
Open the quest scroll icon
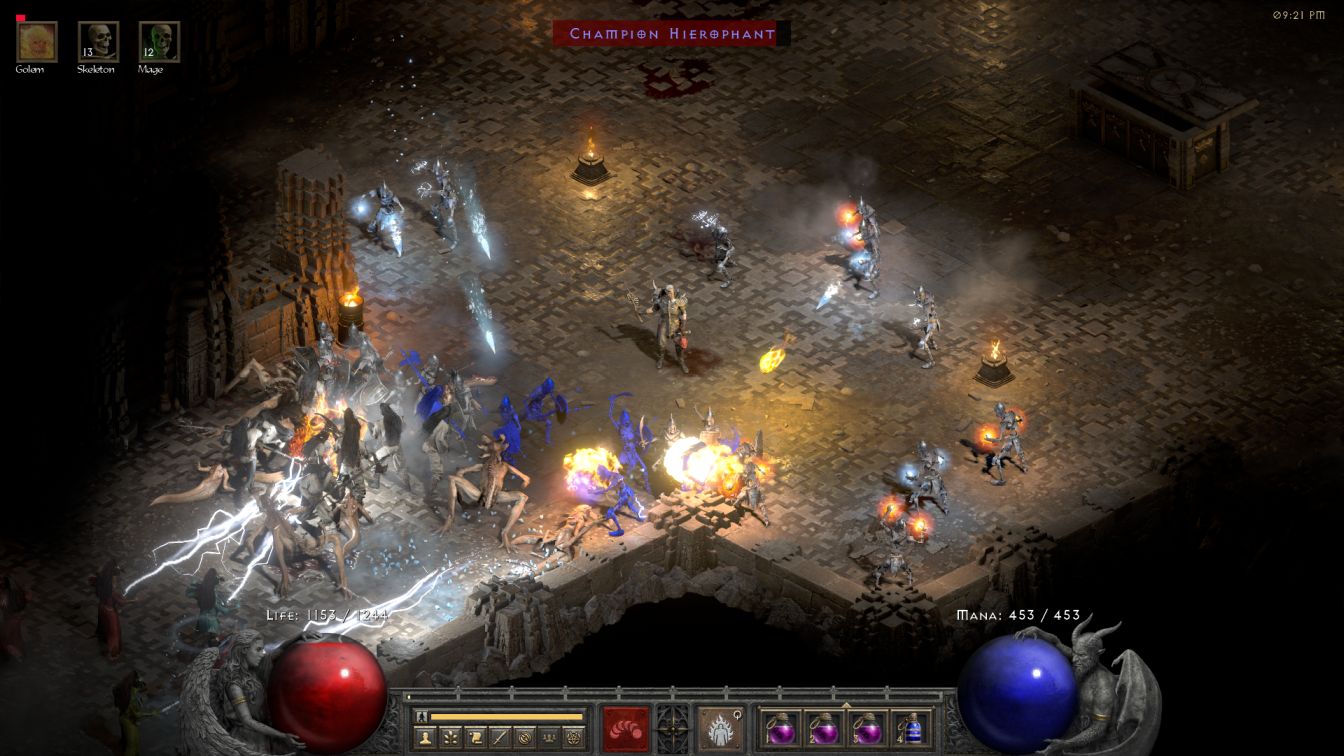(x=474, y=737)
